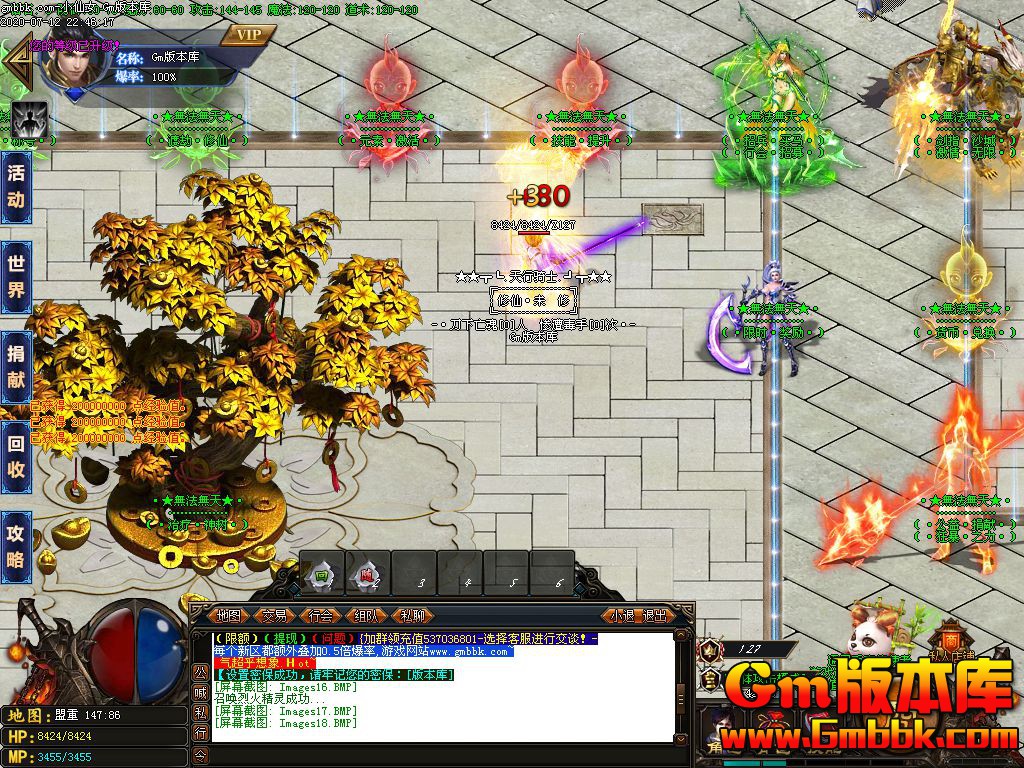
Task: Open the 行会 guild window
Action: pyautogui.click(x=321, y=616)
